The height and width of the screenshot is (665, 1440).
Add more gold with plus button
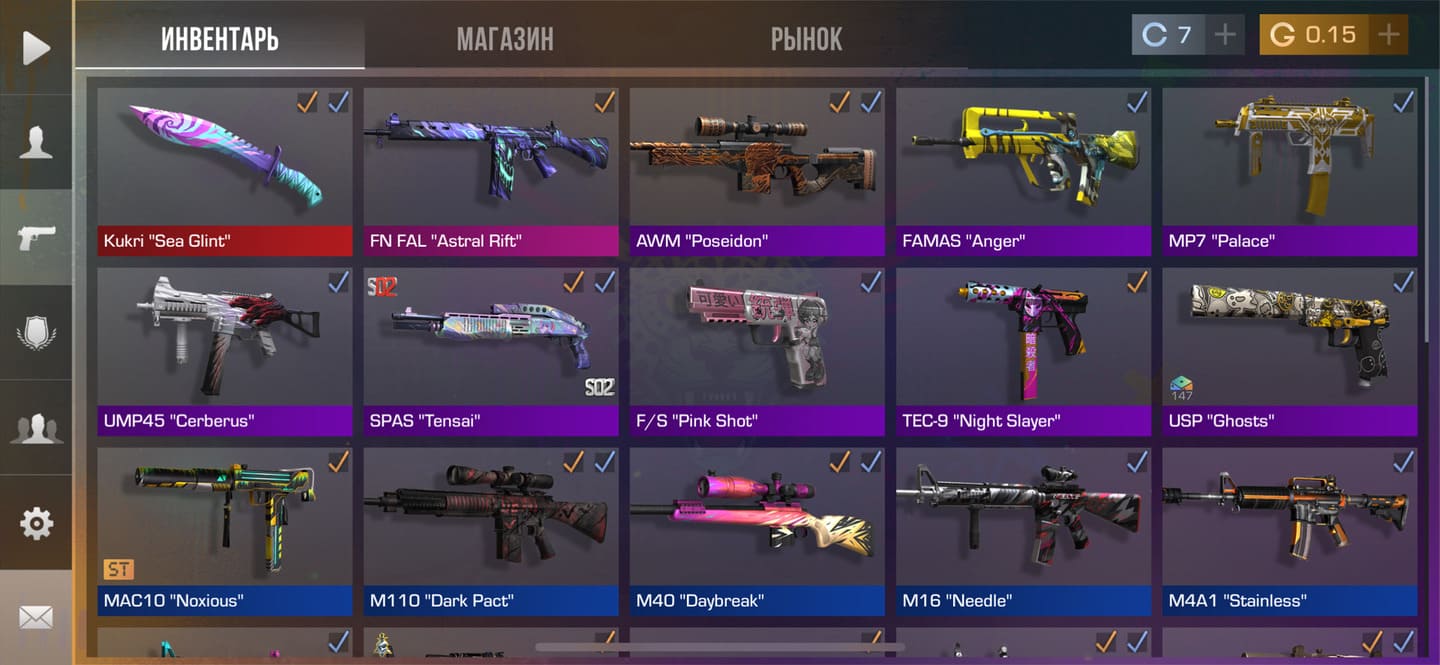pyautogui.click(x=1388, y=35)
